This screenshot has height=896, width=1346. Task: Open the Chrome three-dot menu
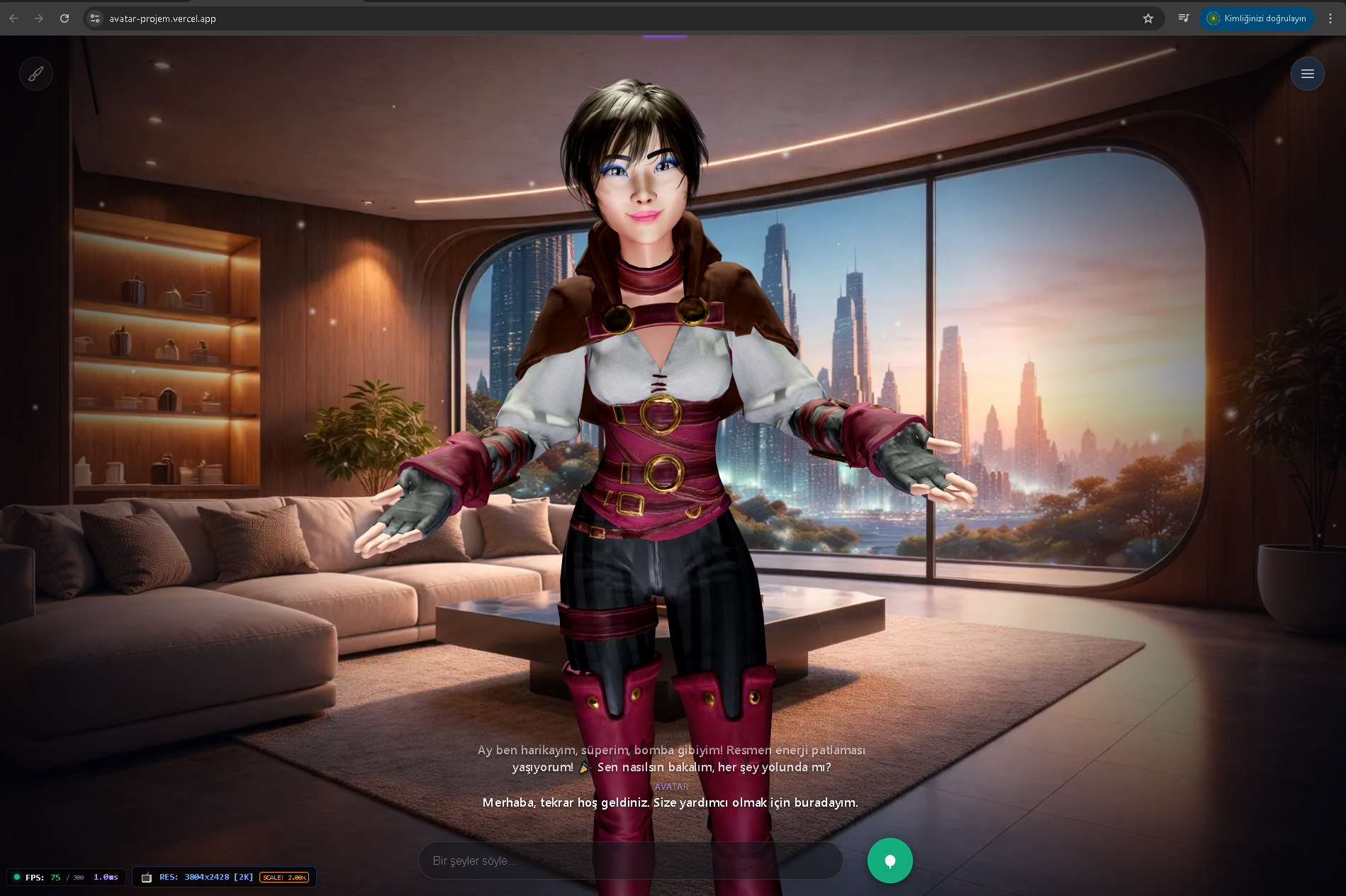tap(1330, 18)
